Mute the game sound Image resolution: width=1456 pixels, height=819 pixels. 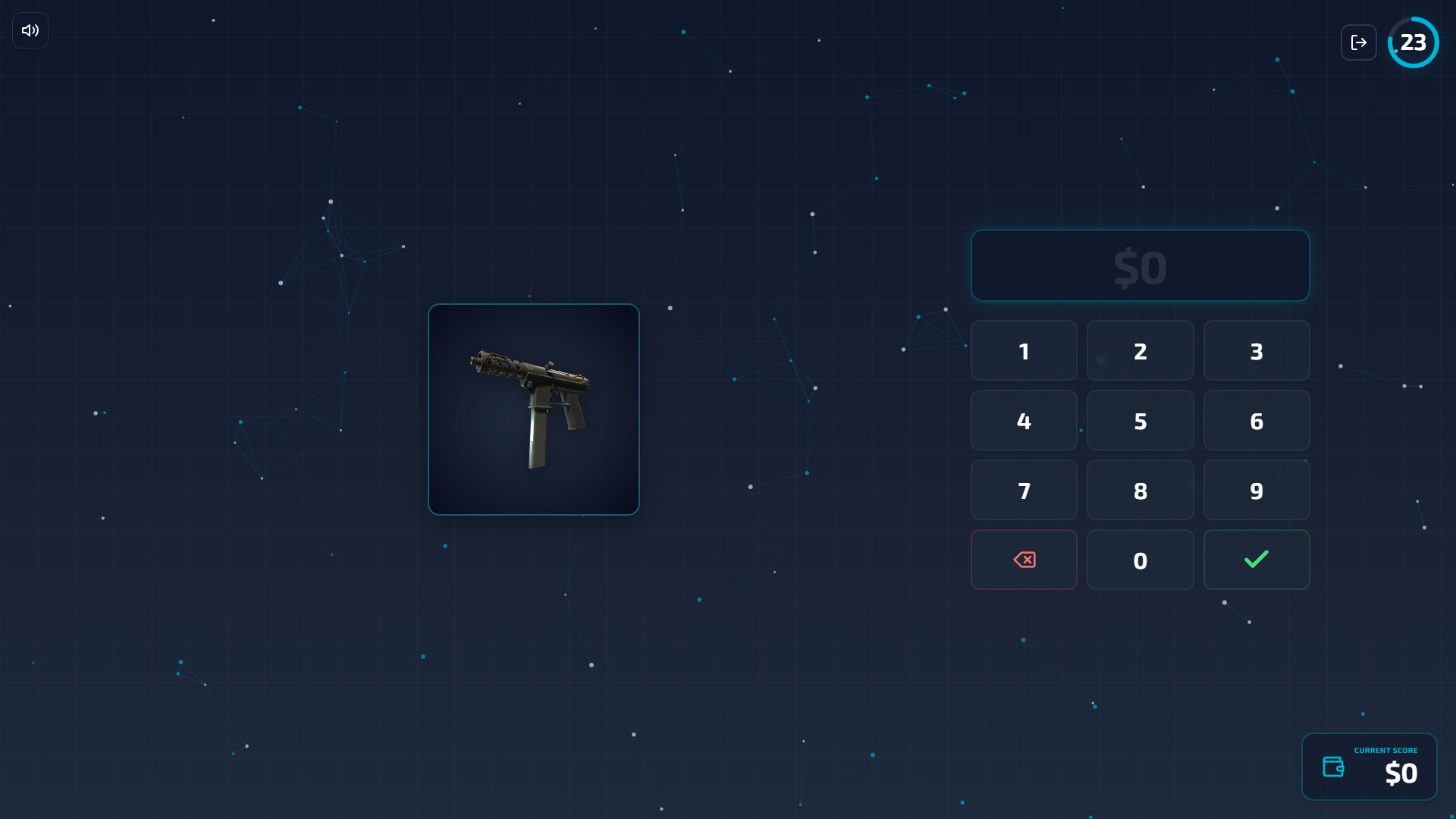(x=29, y=30)
